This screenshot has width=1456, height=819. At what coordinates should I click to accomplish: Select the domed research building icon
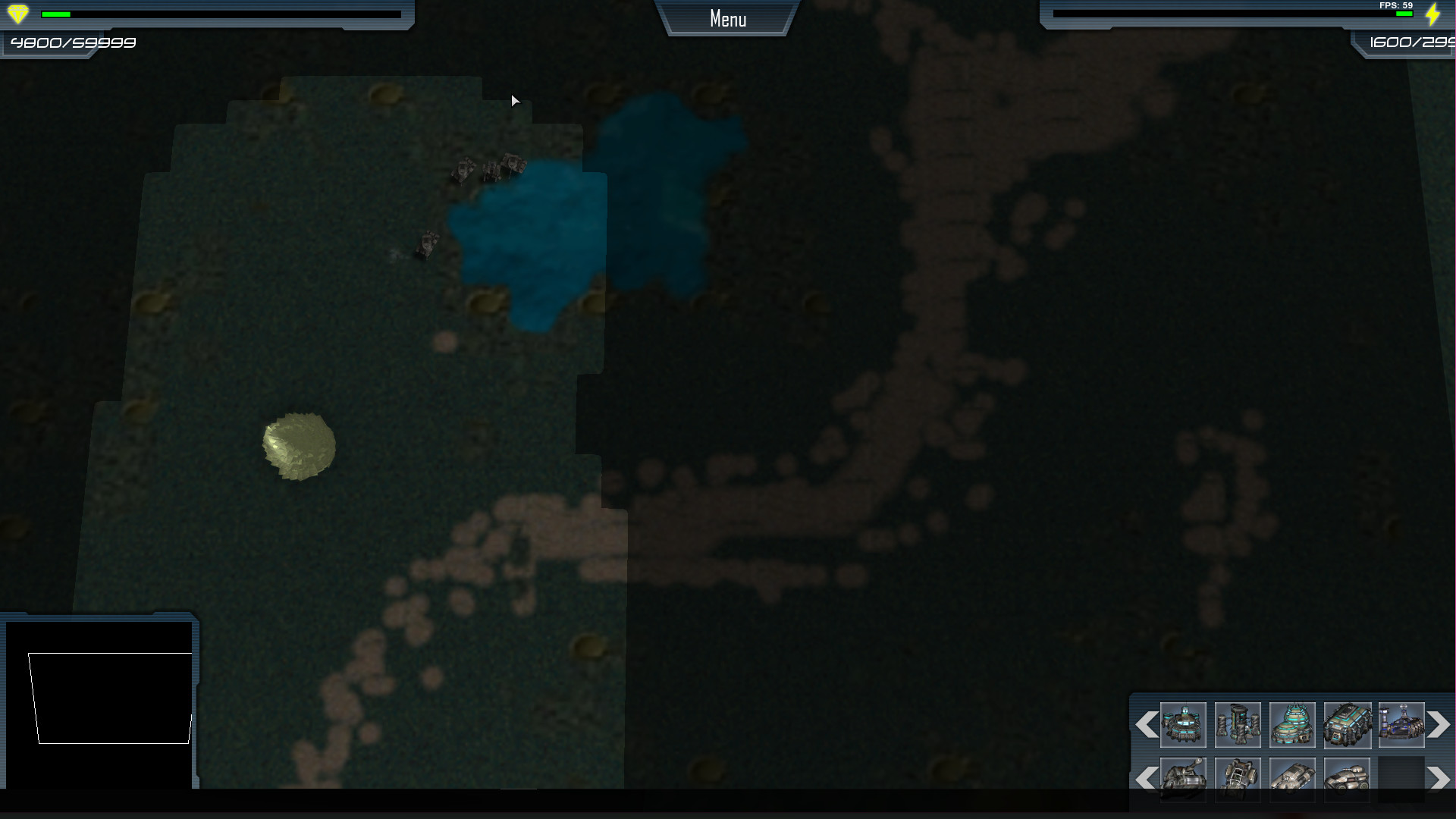1292,725
